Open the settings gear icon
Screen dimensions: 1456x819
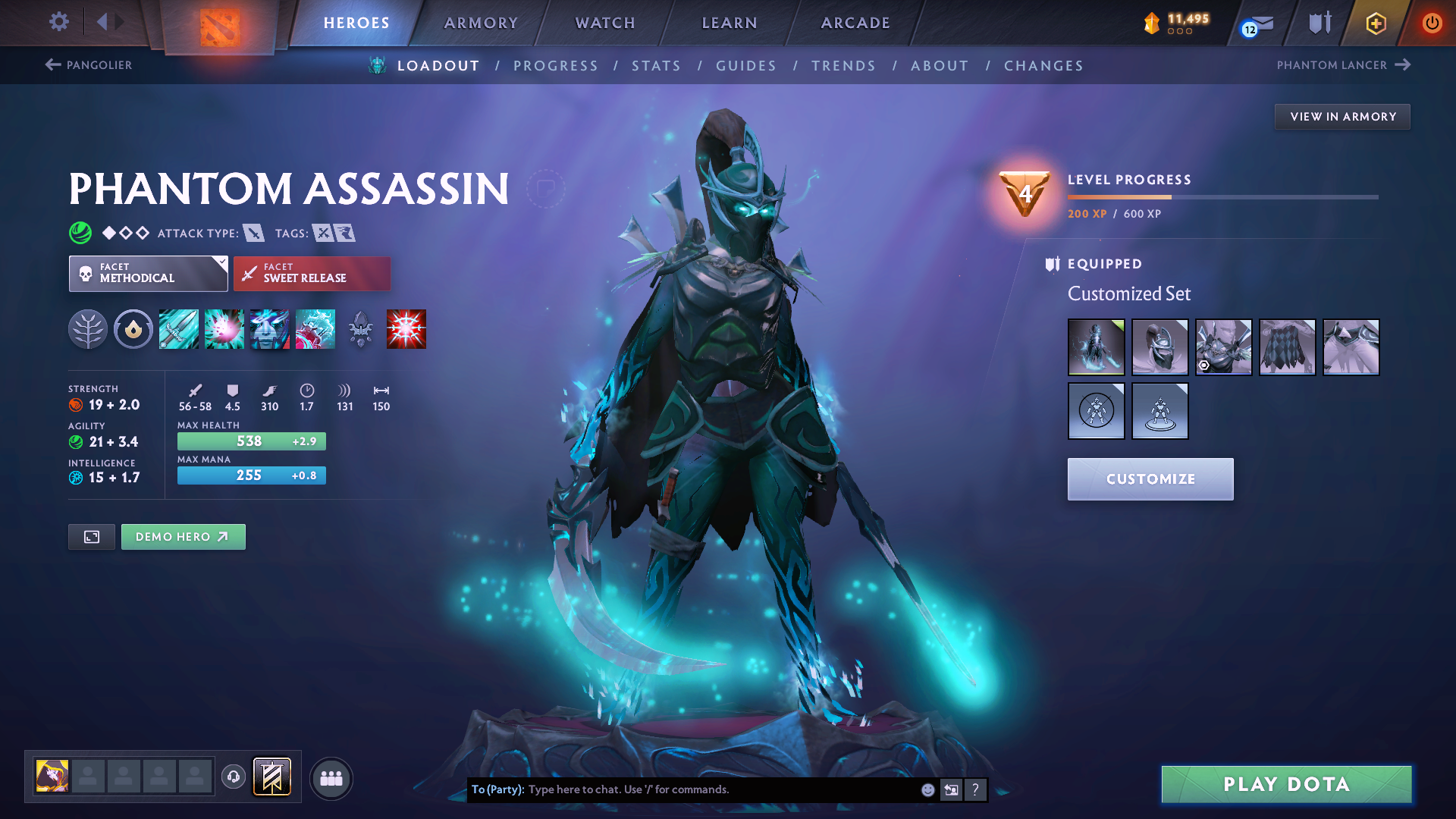coord(58,22)
